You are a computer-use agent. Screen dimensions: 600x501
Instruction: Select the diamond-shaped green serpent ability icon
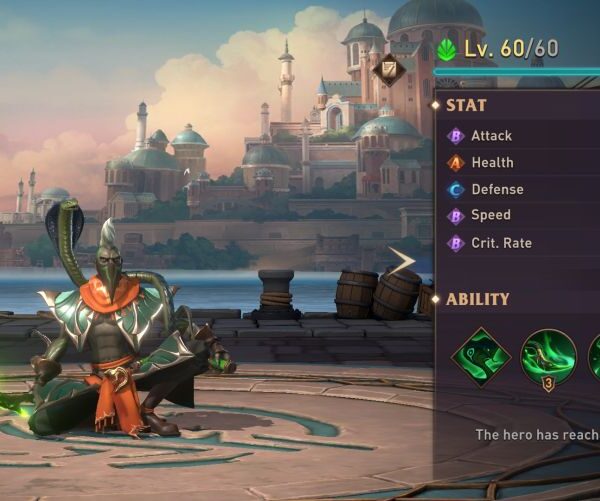pos(481,357)
